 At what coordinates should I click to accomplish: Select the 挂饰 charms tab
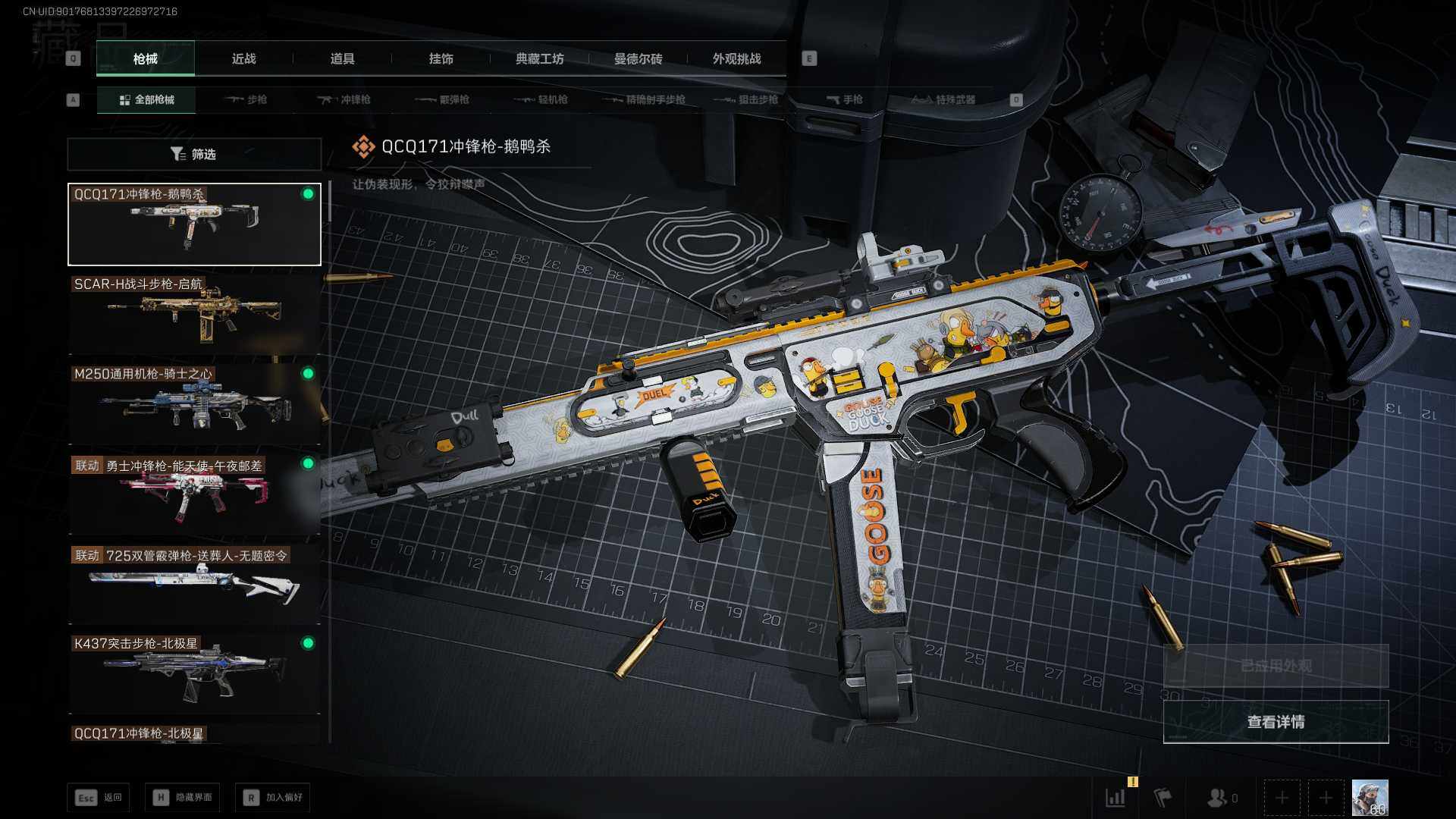tap(441, 58)
